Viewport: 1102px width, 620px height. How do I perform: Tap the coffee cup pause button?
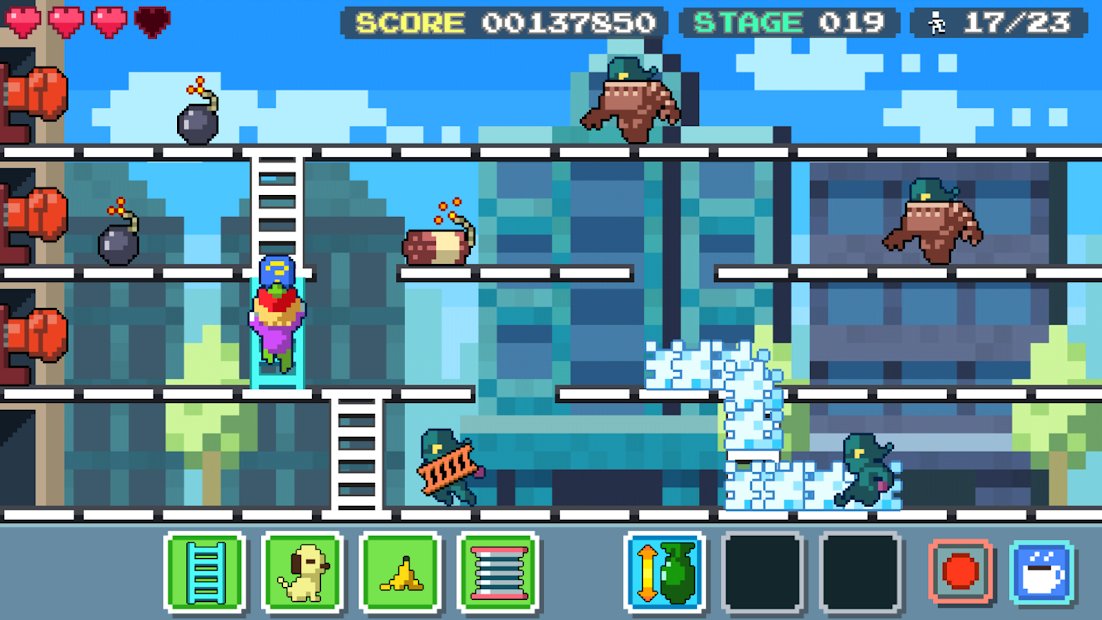tap(1042, 572)
